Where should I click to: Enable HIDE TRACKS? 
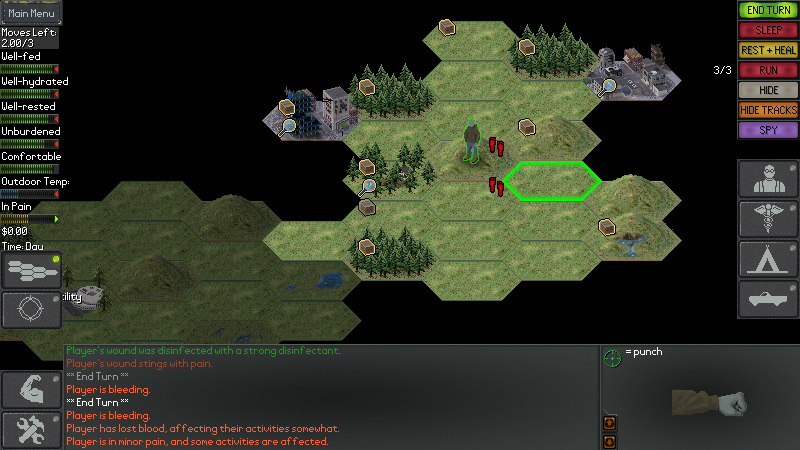click(x=768, y=110)
